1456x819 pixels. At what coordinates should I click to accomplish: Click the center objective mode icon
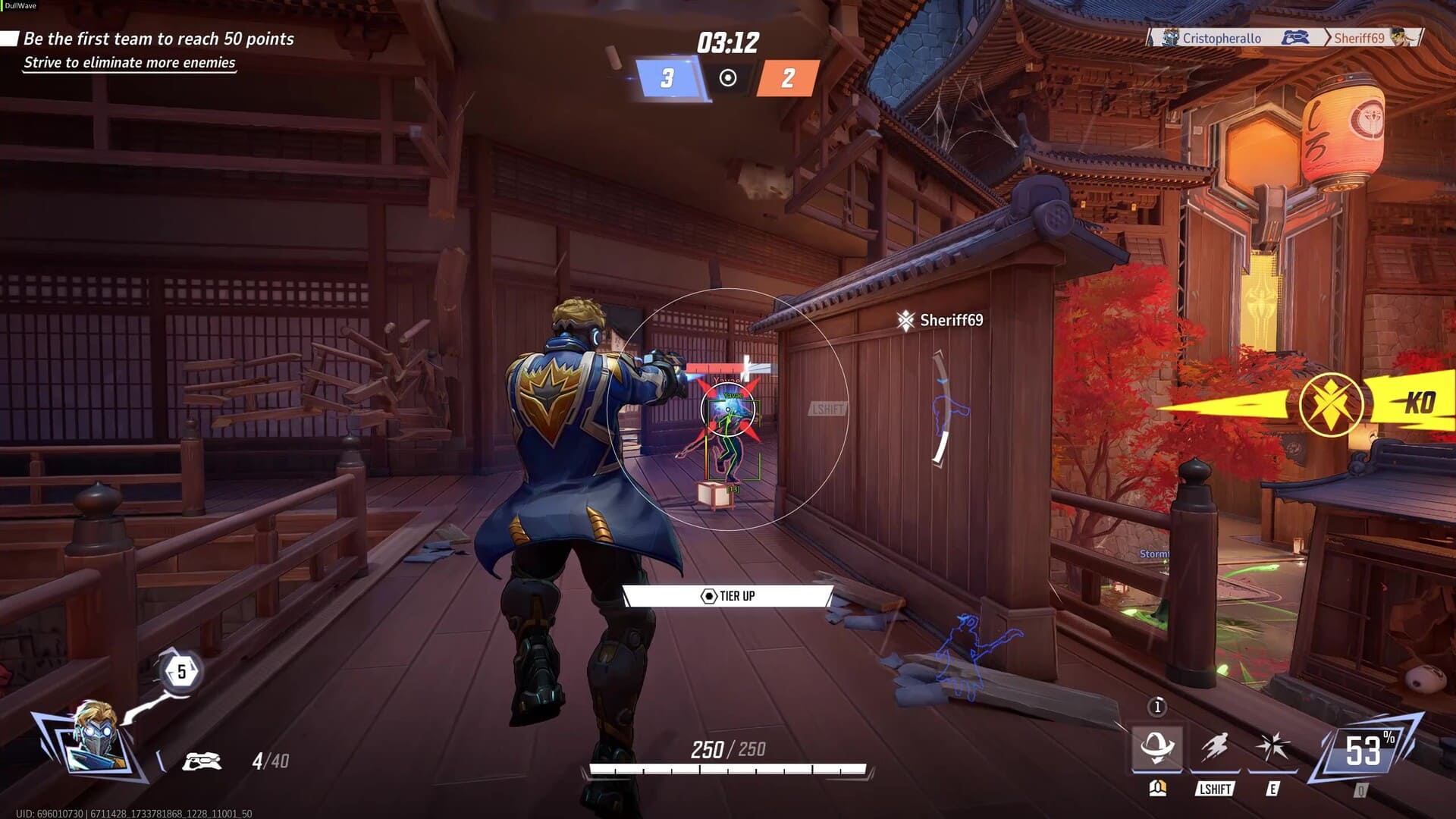coord(728,78)
